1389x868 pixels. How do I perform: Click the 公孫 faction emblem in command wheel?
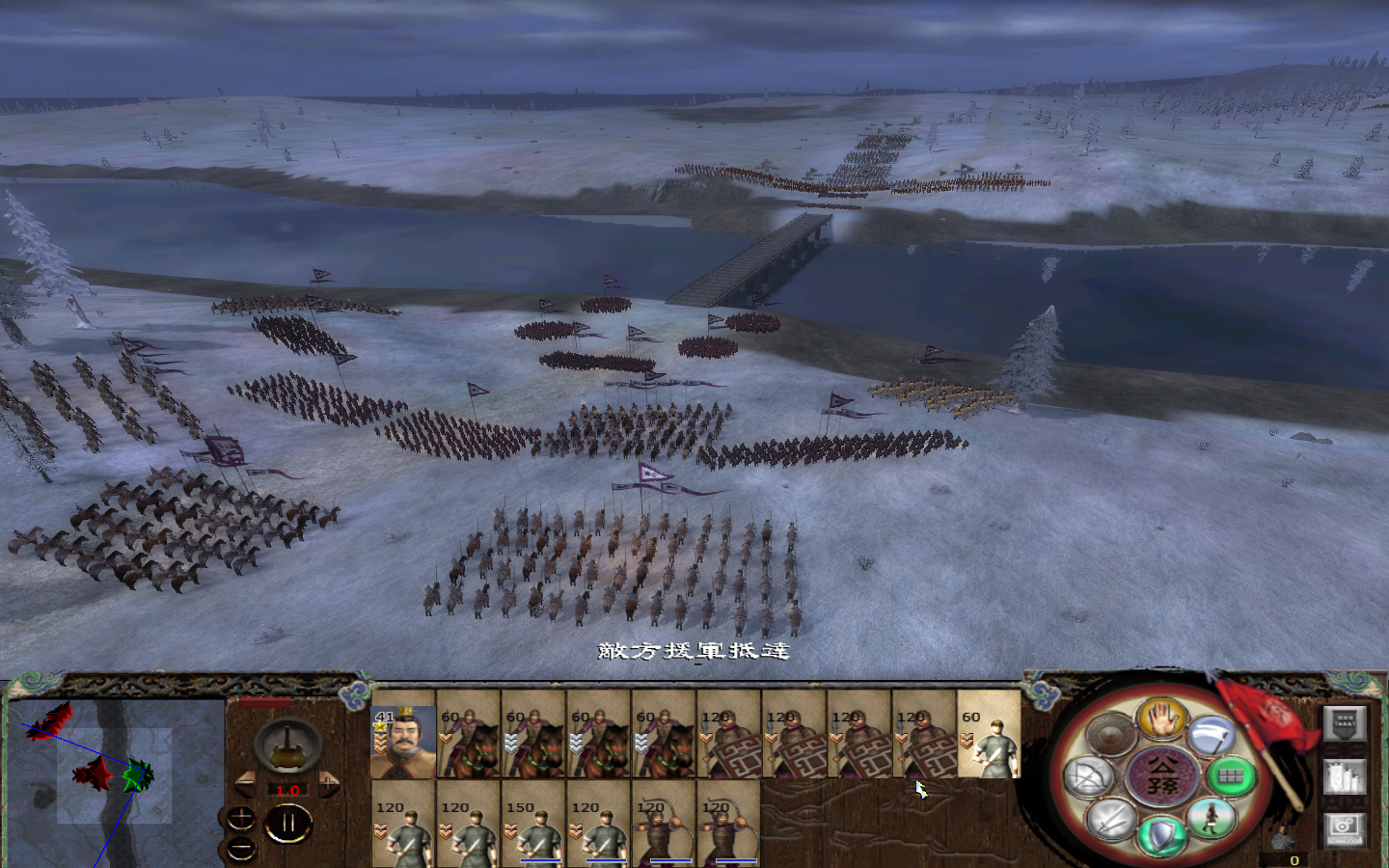click(1161, 775)
